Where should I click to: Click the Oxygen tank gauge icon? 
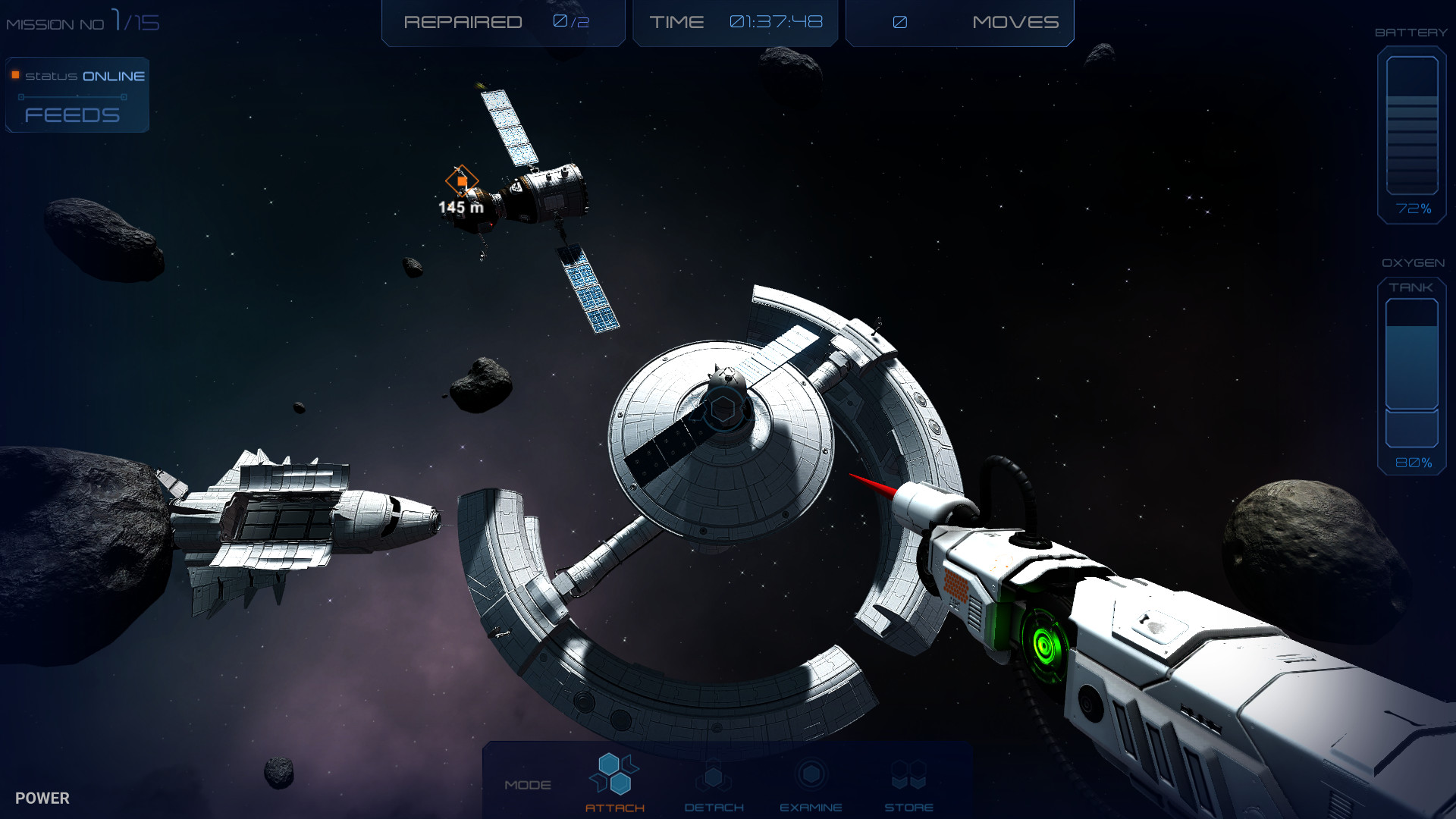(x=1411, y=375)
